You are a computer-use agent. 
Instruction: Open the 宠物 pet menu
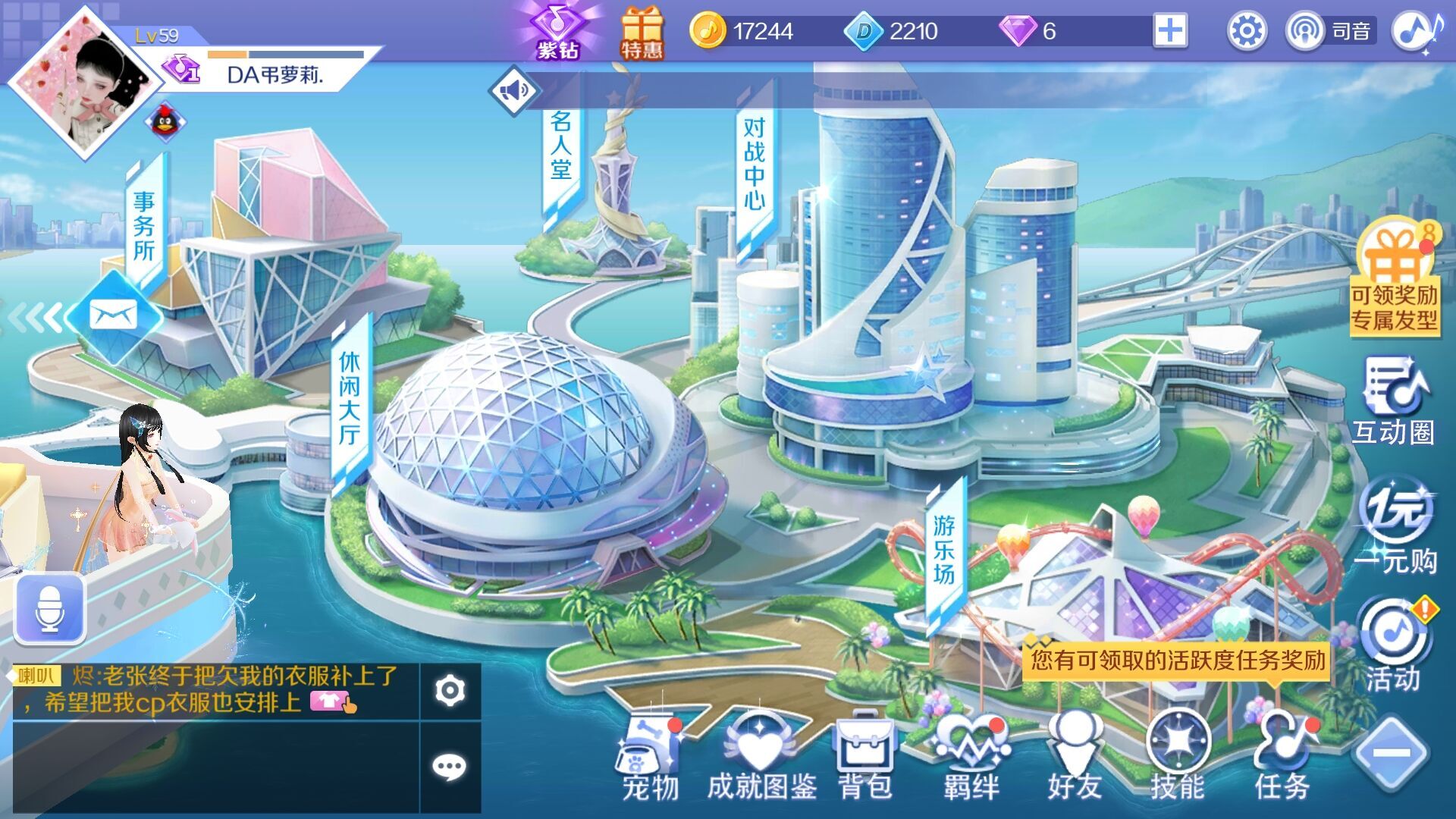point(650,757)
